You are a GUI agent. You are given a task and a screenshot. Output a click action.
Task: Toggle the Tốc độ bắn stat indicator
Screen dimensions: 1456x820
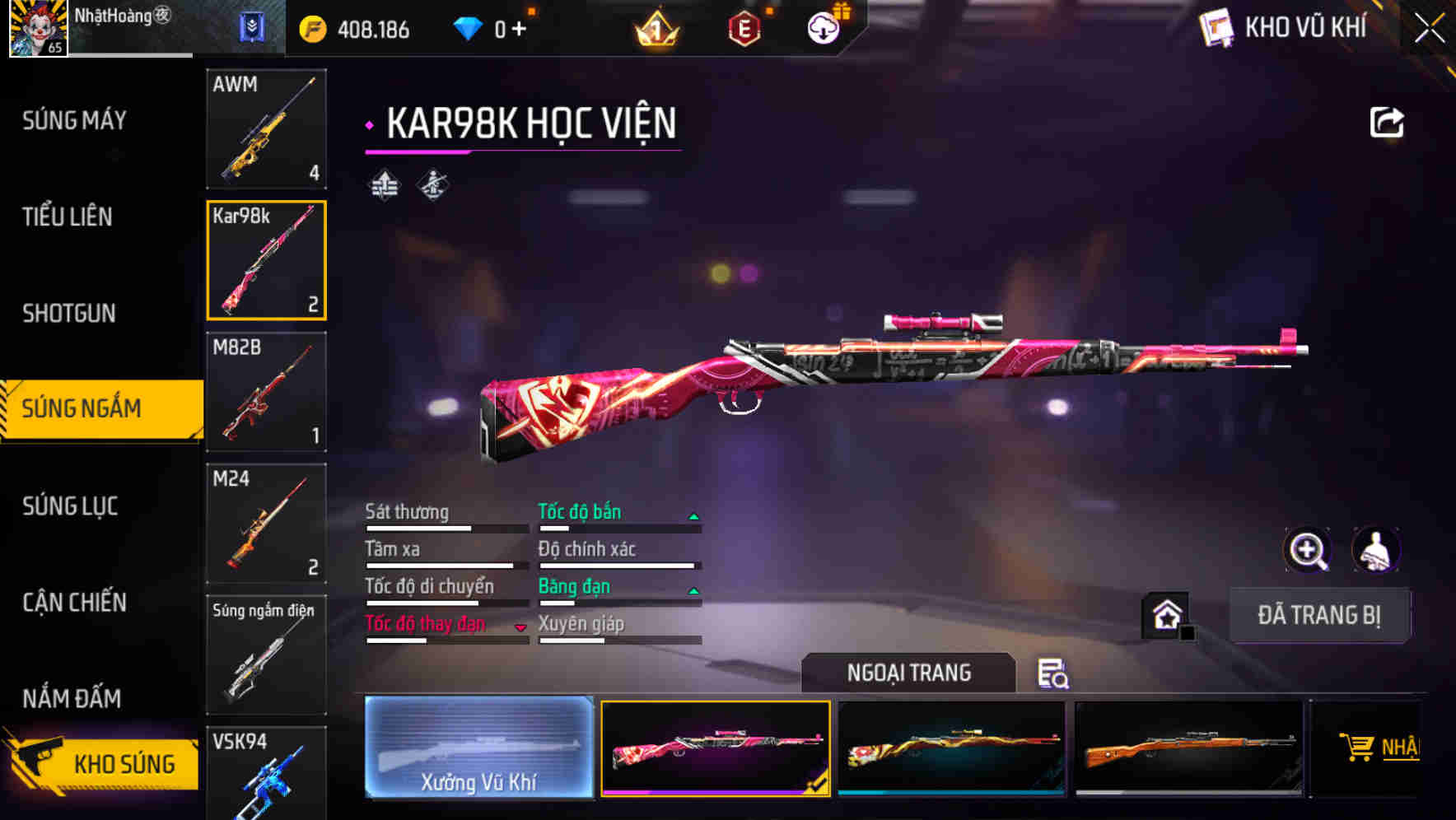coord(694,515)
